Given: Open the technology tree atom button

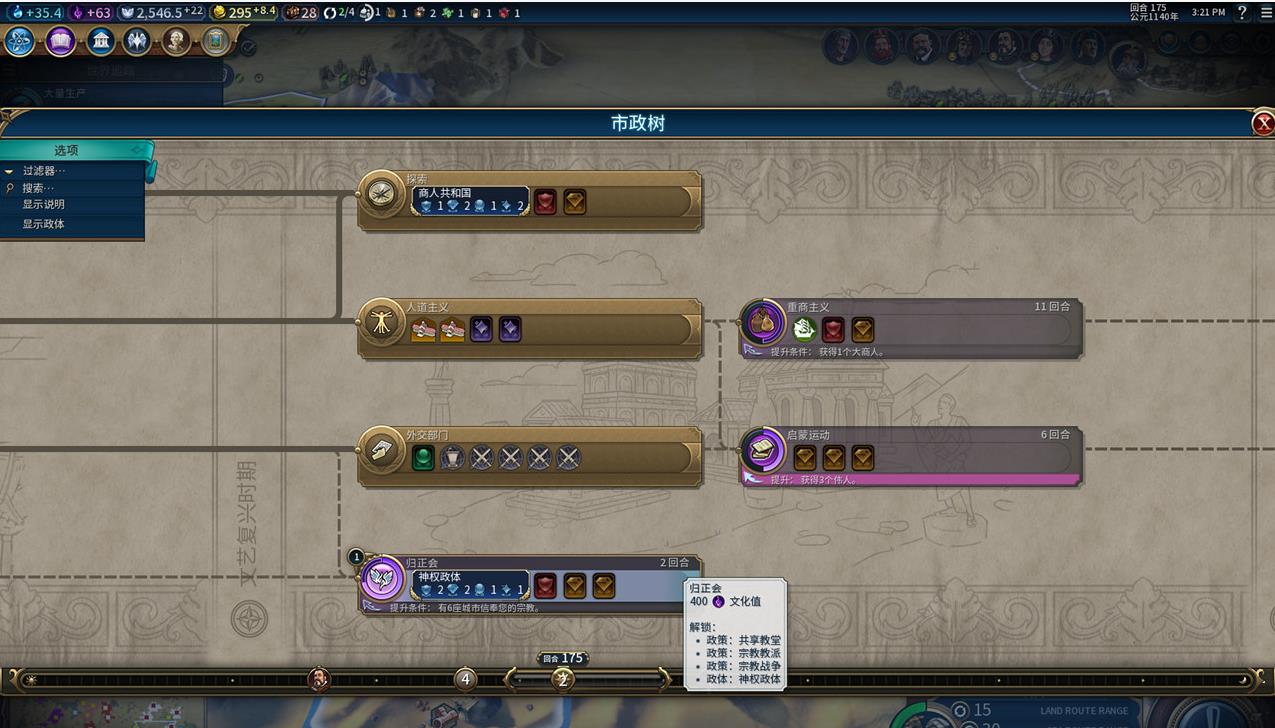Looking at the screenshot, I should click(20, 41).
